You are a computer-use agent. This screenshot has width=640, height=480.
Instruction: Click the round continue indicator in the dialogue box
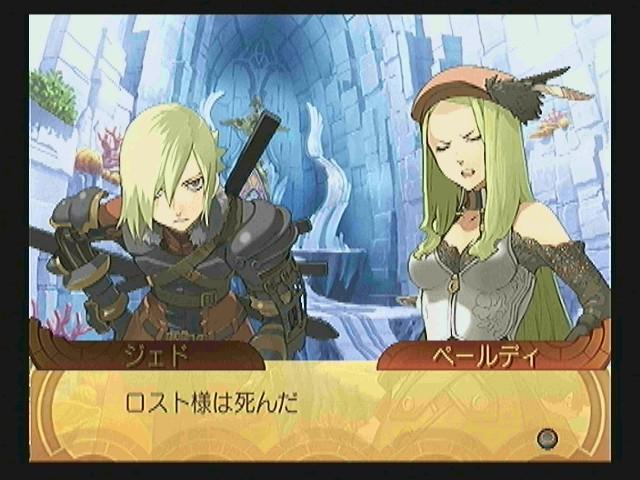(546, 437)
